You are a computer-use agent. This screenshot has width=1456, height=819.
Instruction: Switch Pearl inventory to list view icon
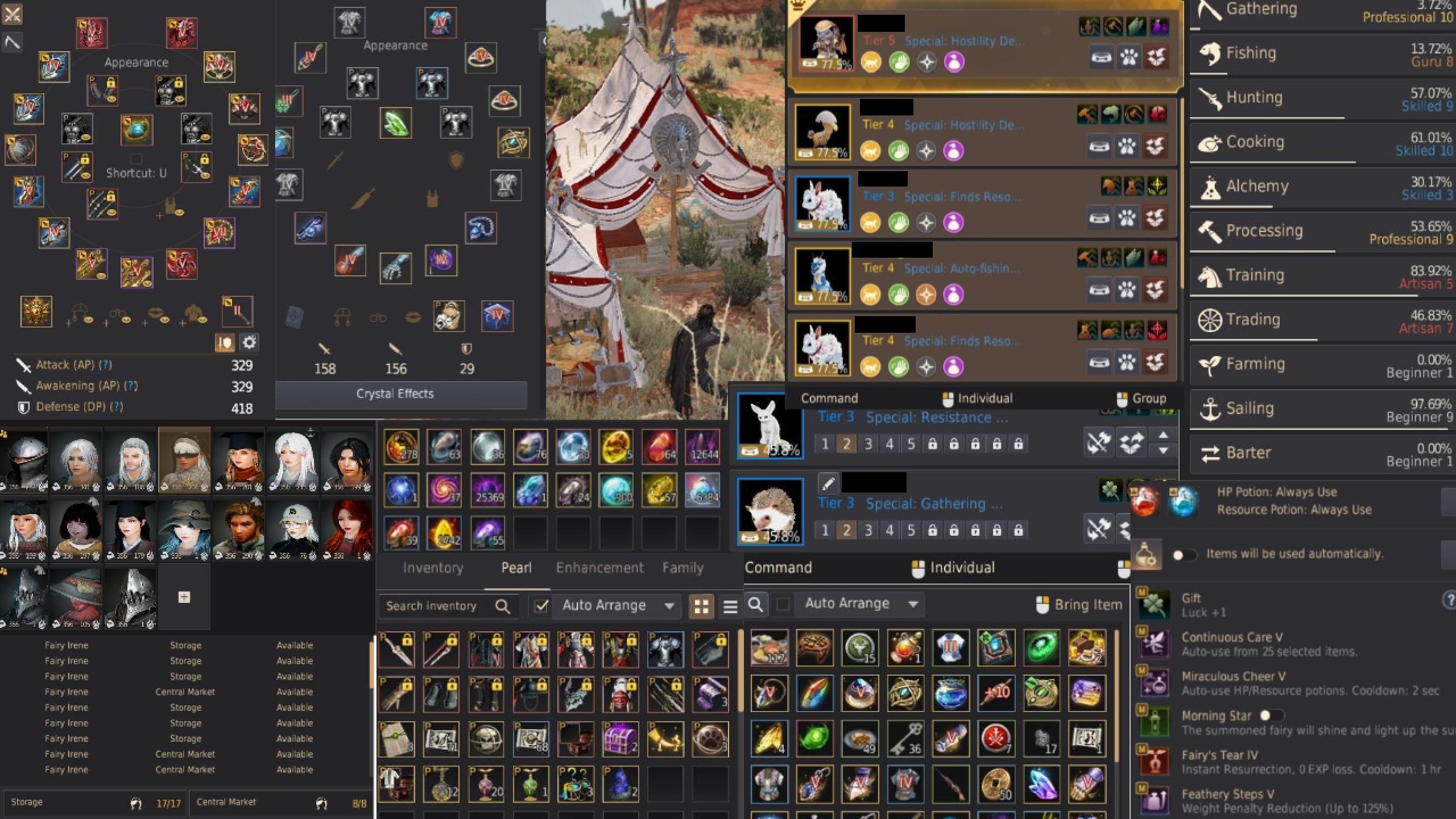pyautogui.click(x=731, y=606)
